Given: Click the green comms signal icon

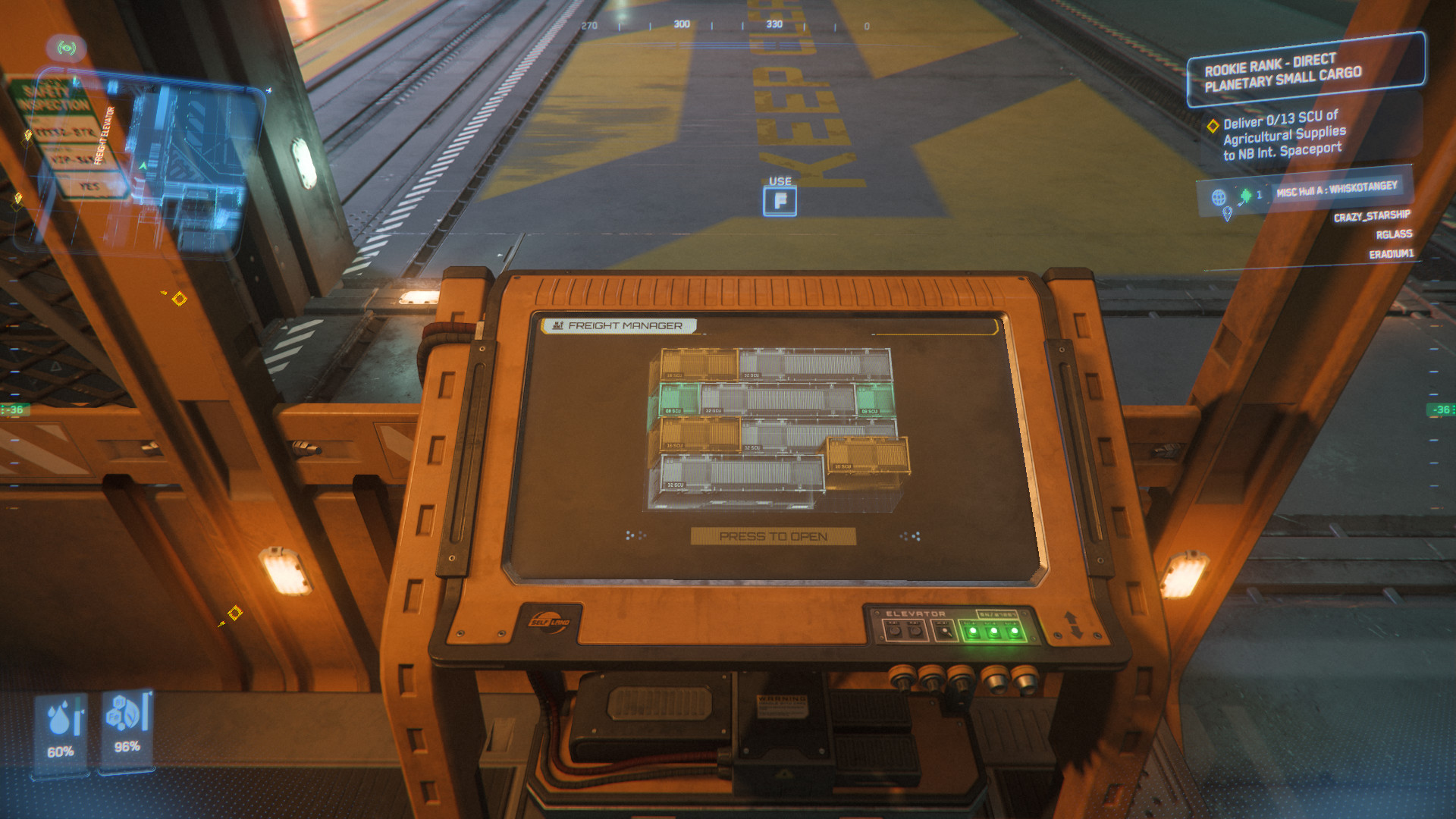Looking at the screenshot, I should tap(67, 49).
